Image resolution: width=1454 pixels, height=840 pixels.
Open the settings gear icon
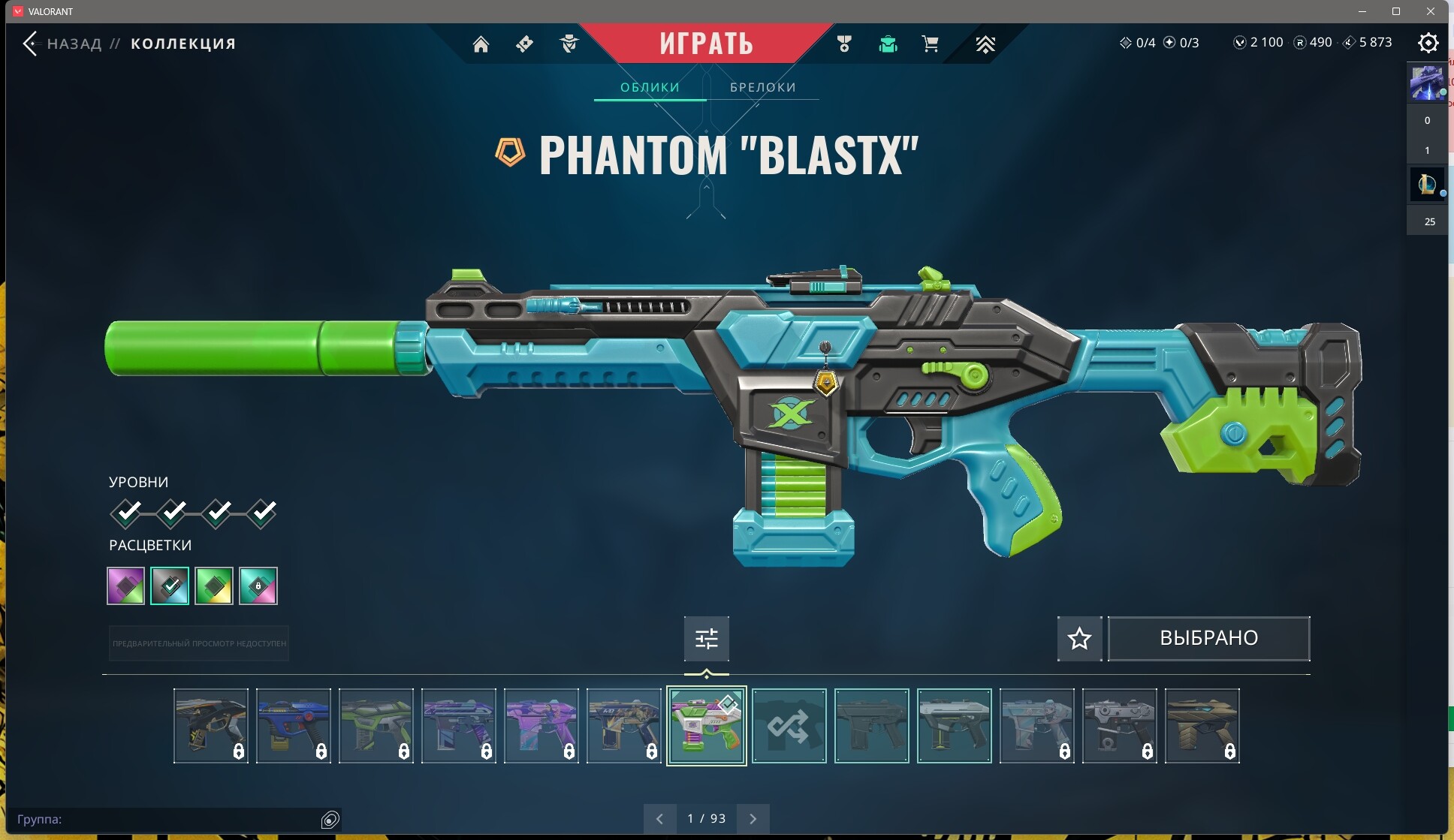coord(1428,43)
